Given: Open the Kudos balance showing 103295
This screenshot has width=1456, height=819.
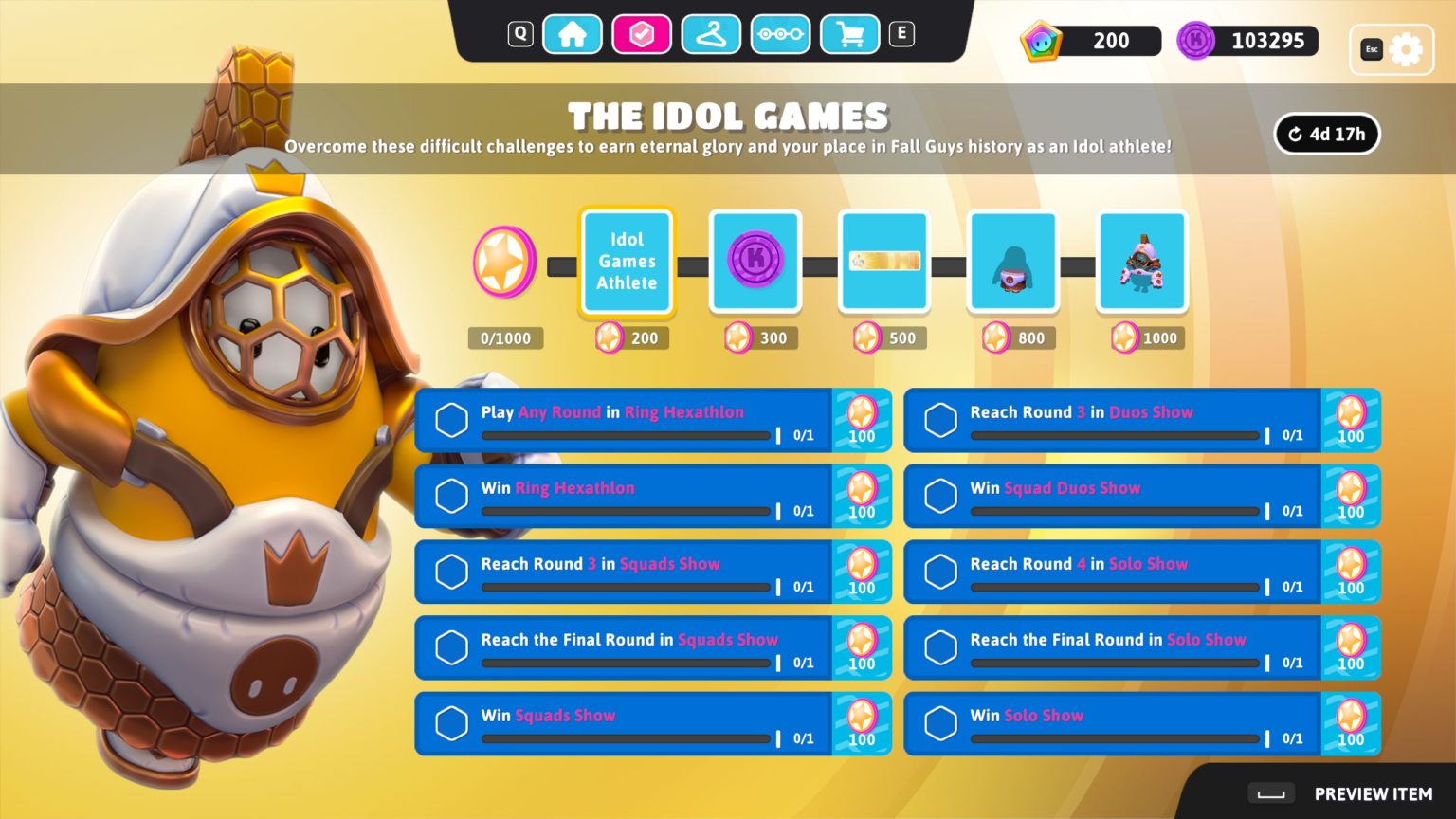Looking at the screenshot, I should click(1247, 41).
